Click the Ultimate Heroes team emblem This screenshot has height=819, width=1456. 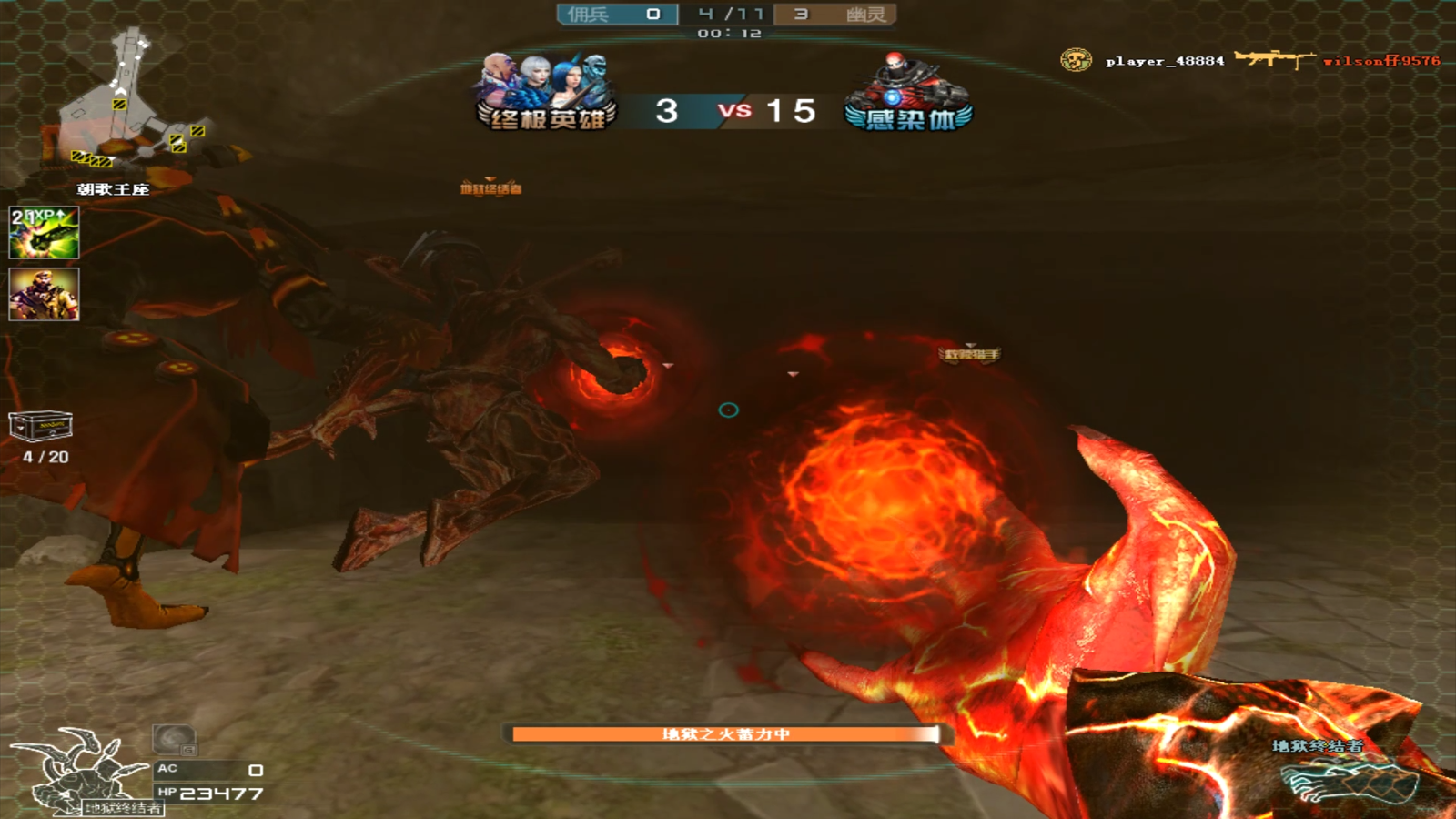(546, 93)
